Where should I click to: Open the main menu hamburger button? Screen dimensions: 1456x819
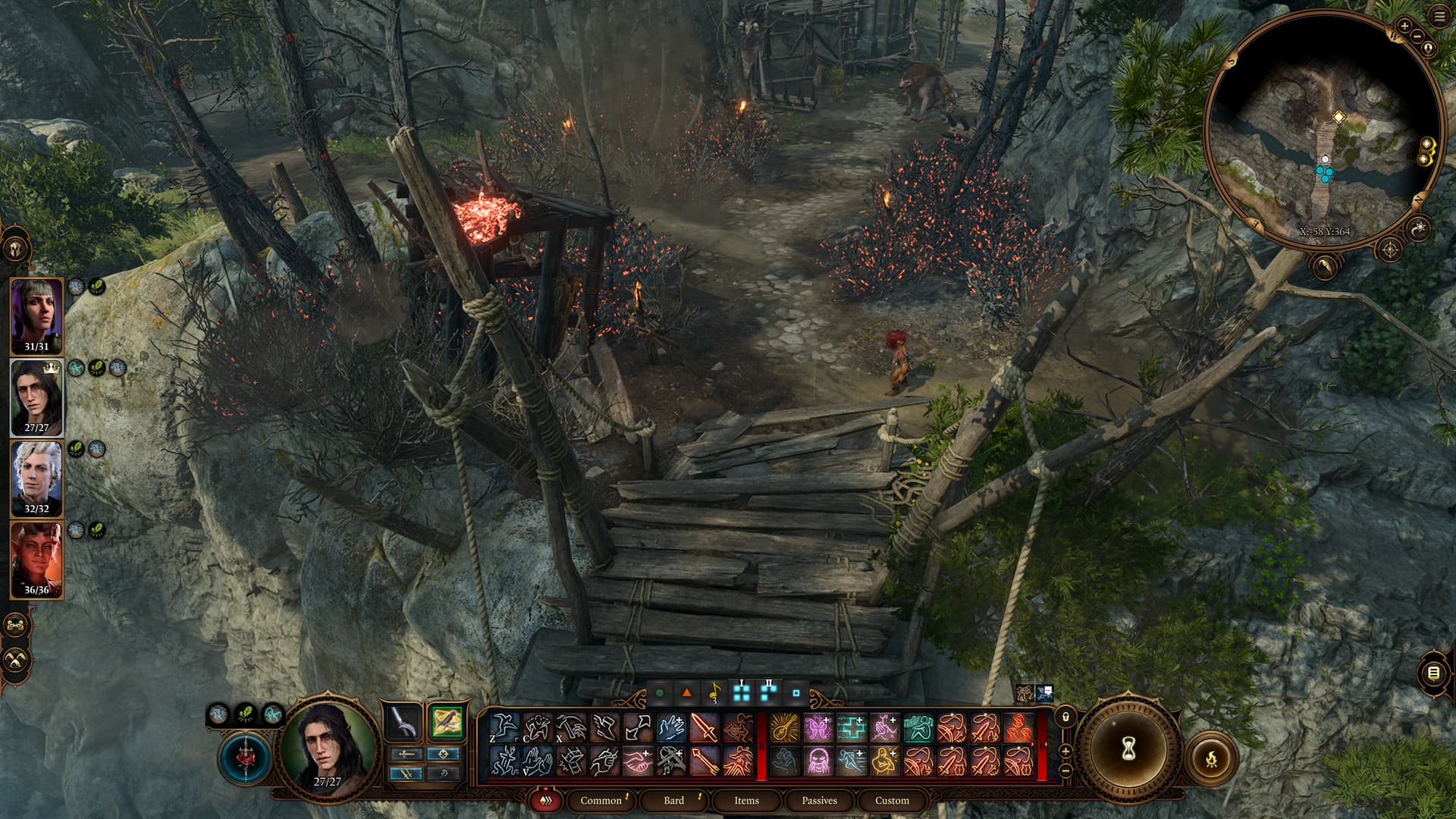[x=1440, y=17]
